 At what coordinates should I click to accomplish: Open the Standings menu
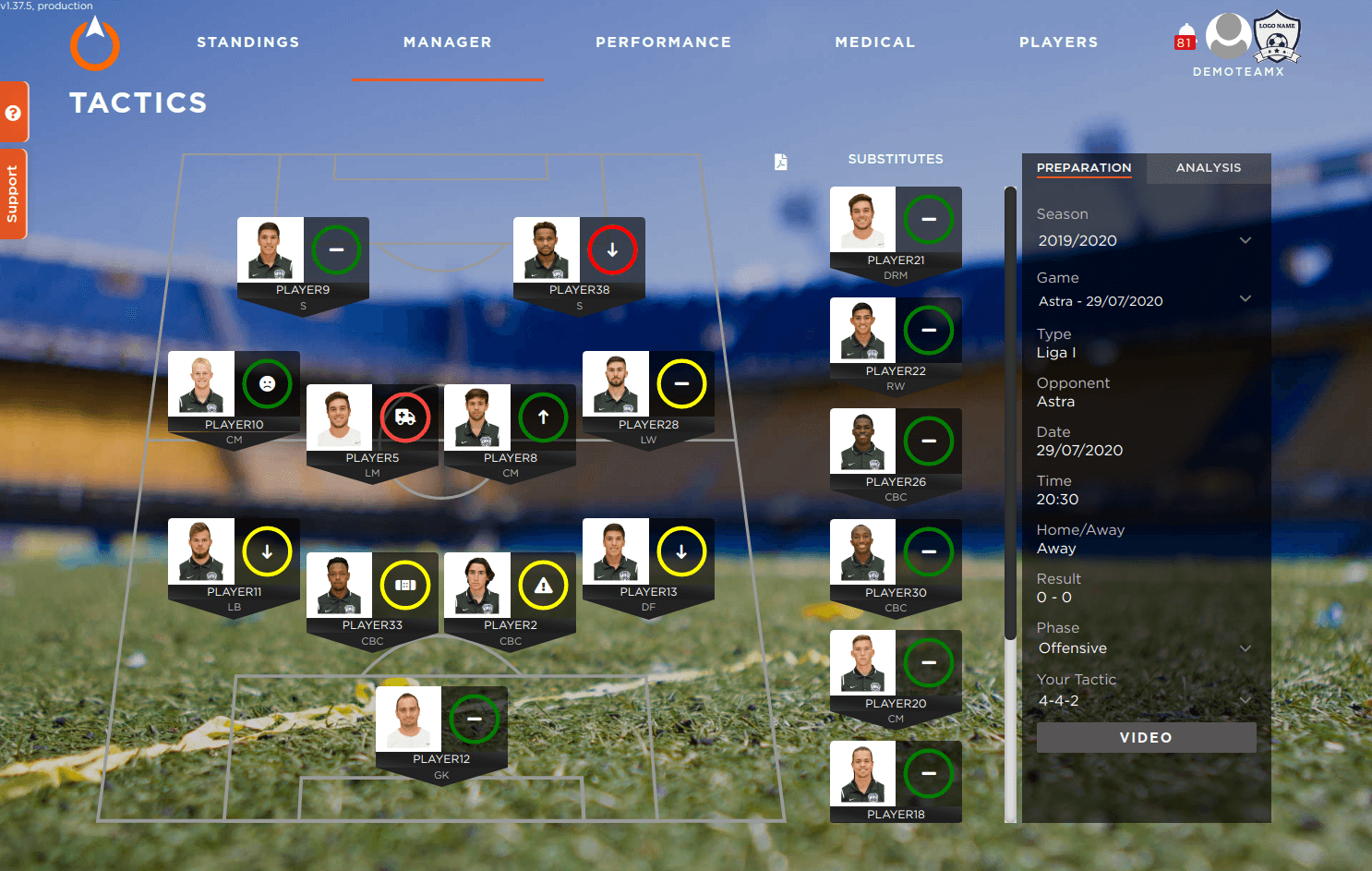point(247,42)
